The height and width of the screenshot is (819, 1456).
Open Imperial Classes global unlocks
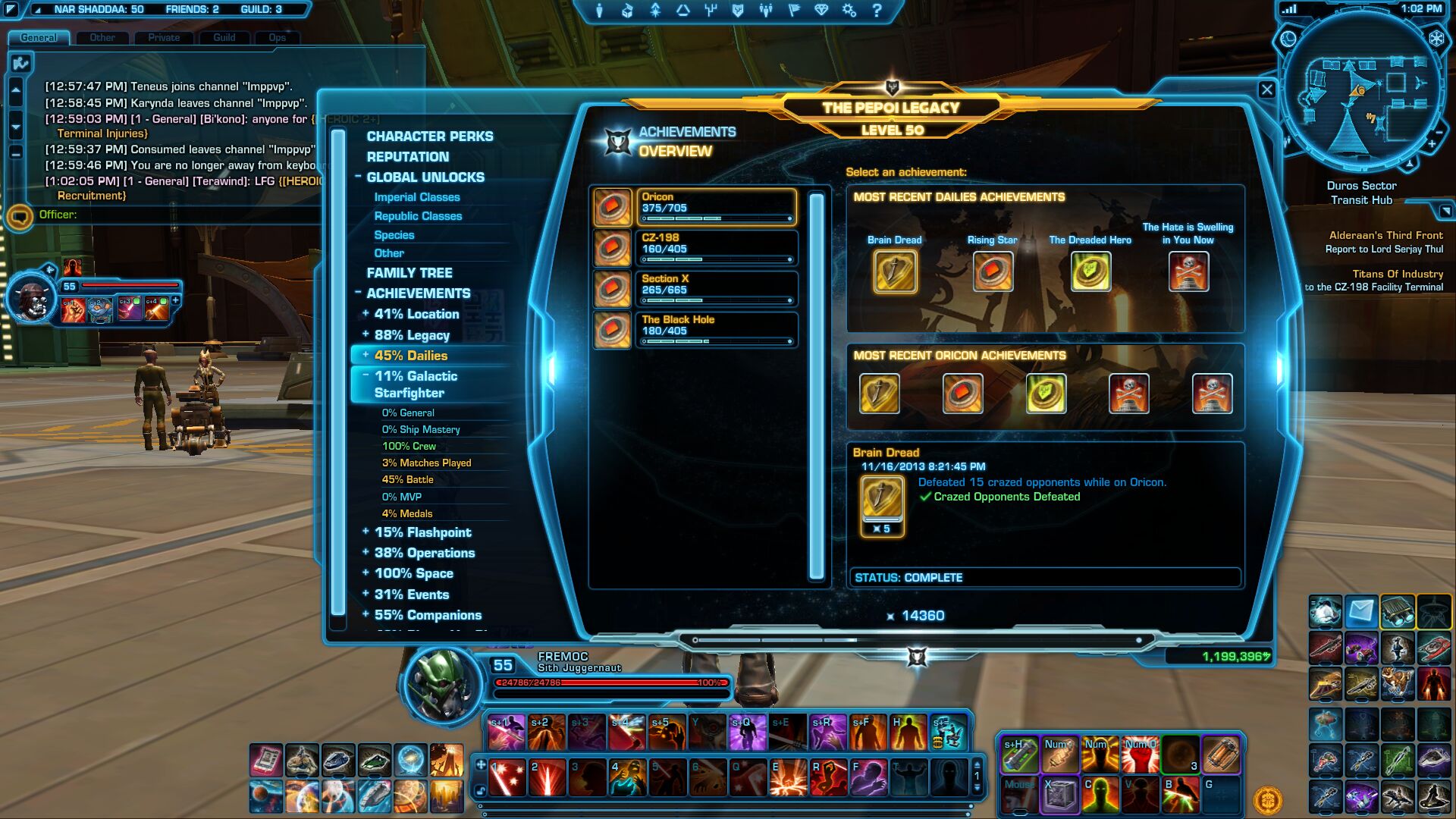416,197
